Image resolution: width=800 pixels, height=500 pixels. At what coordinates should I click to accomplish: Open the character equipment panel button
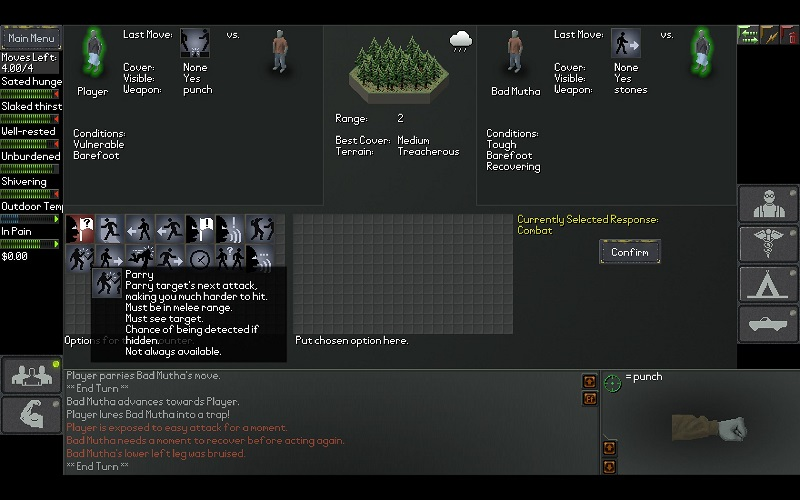[767, 205]
